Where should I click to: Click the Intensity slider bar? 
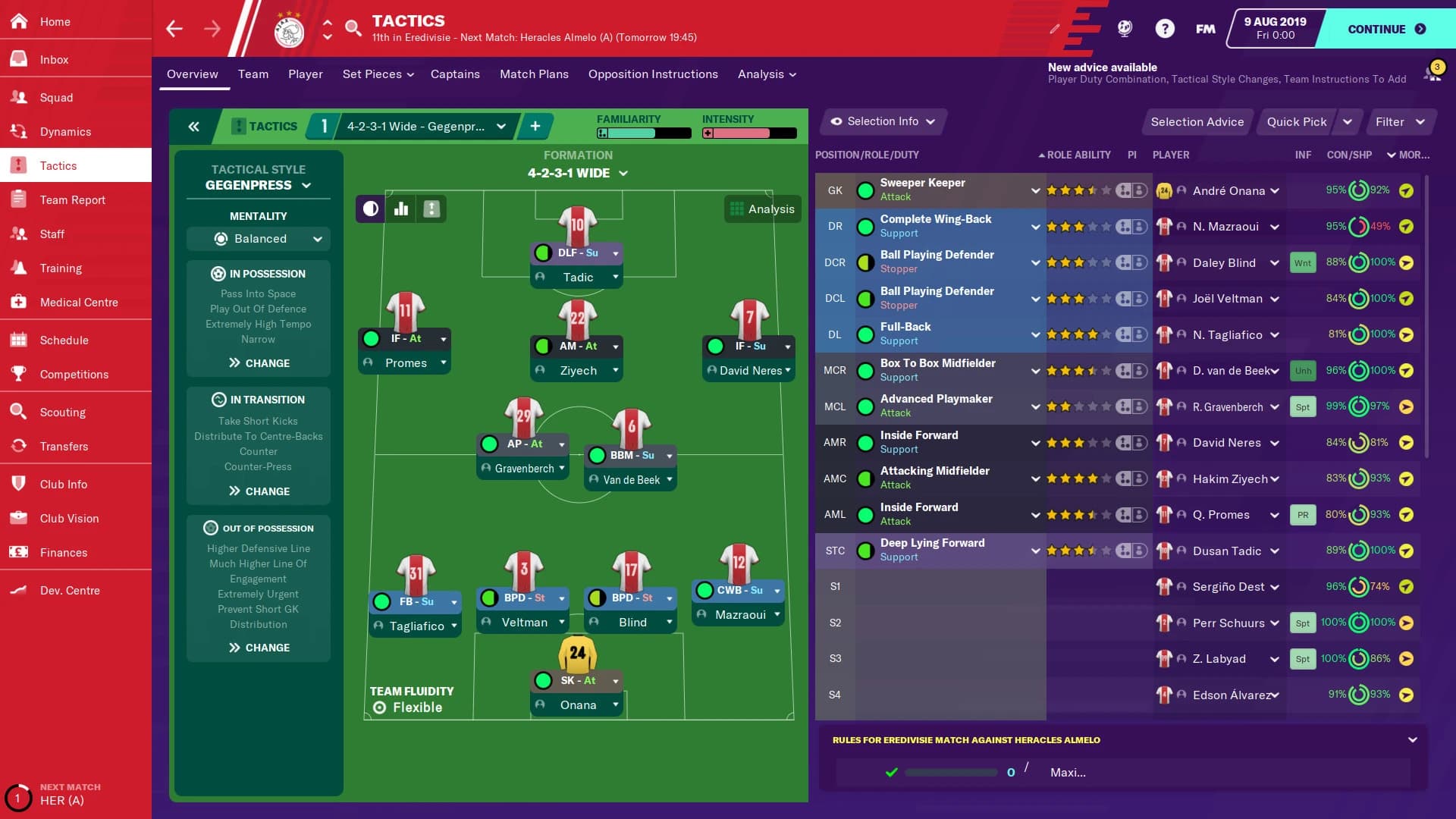pyautogui.click(x=748, y=133)
